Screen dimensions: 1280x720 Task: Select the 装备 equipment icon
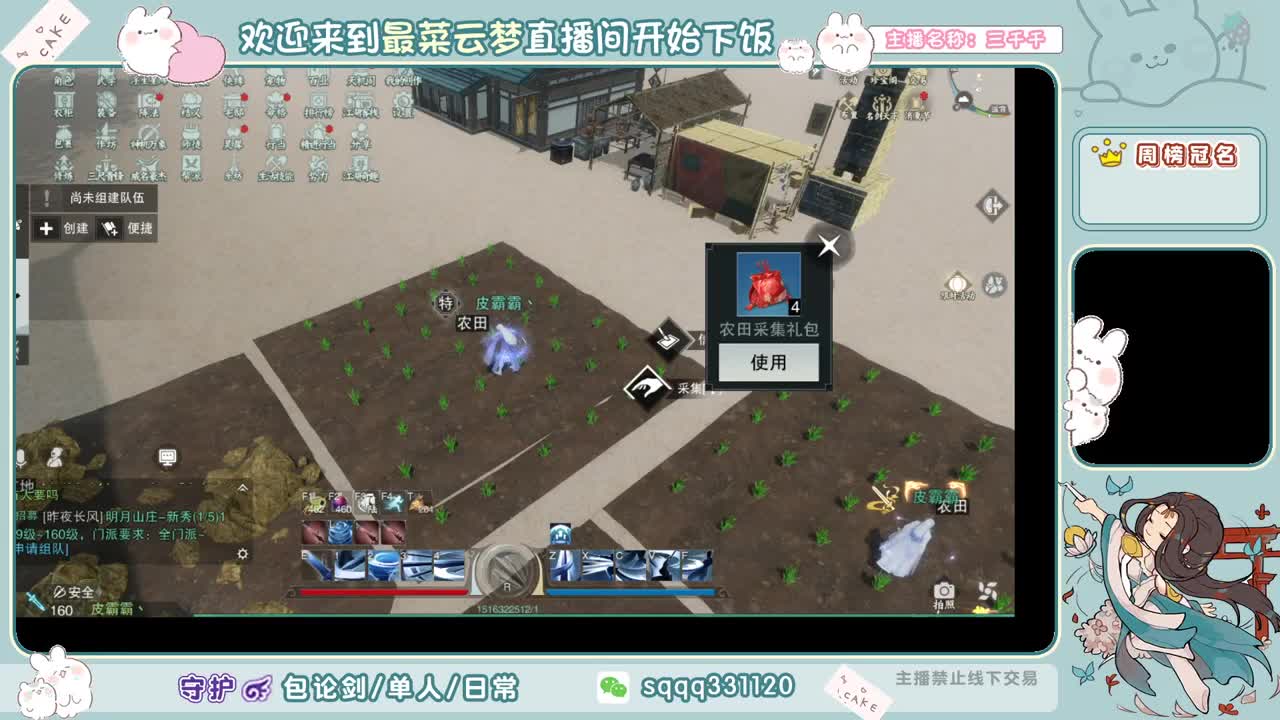pyautogui.click(x=107, y=105)
